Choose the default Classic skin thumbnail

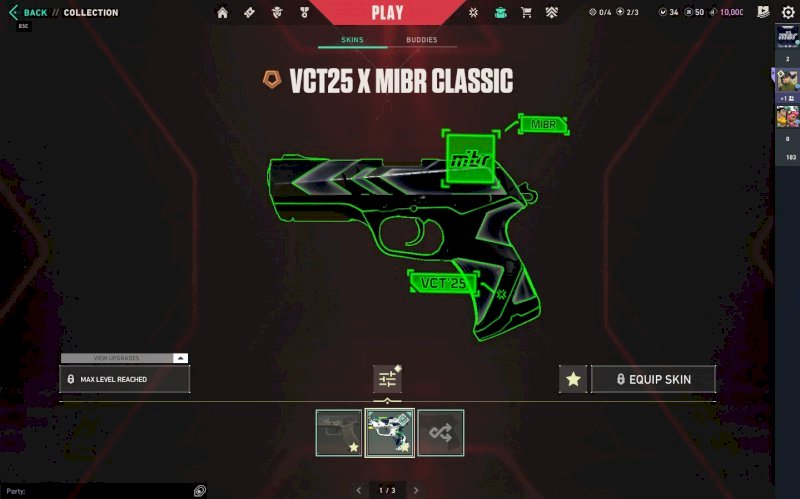tap(339, 433)
